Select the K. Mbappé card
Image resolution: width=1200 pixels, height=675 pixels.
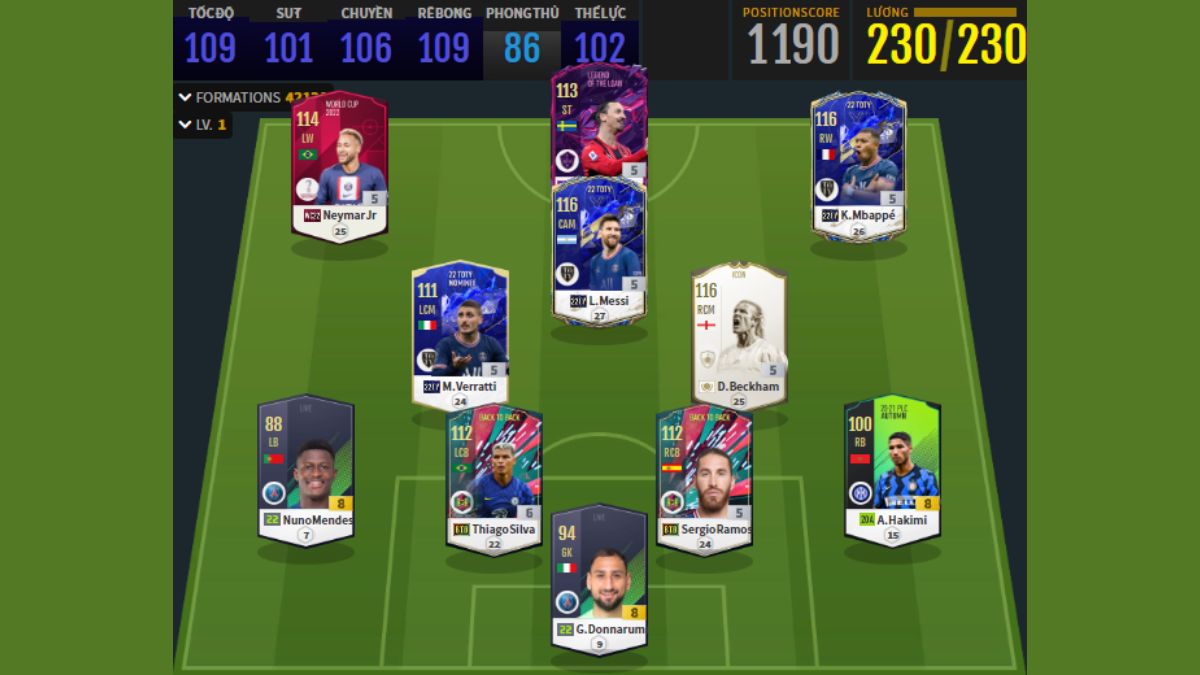(x=858, y=165)
